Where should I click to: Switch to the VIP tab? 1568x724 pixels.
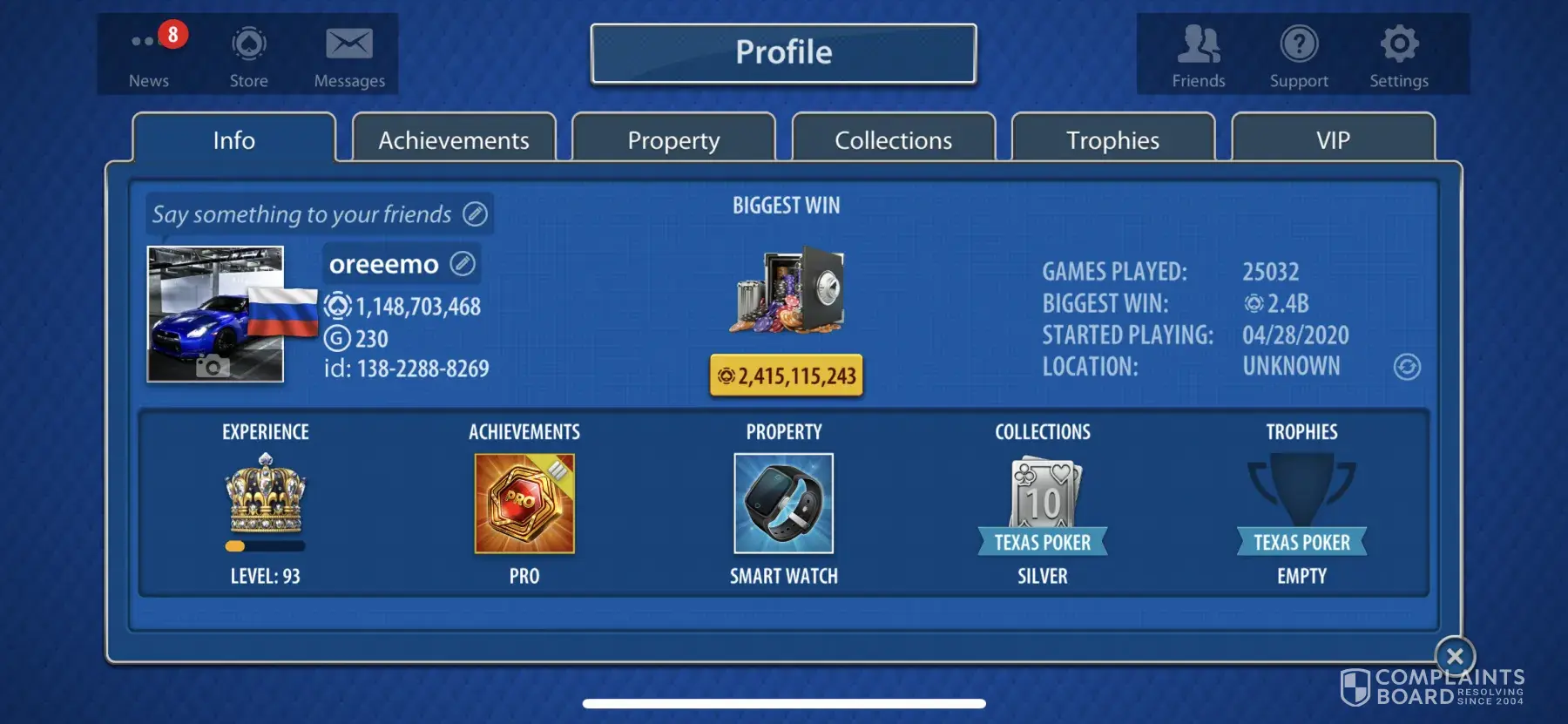pos(1333,139)
